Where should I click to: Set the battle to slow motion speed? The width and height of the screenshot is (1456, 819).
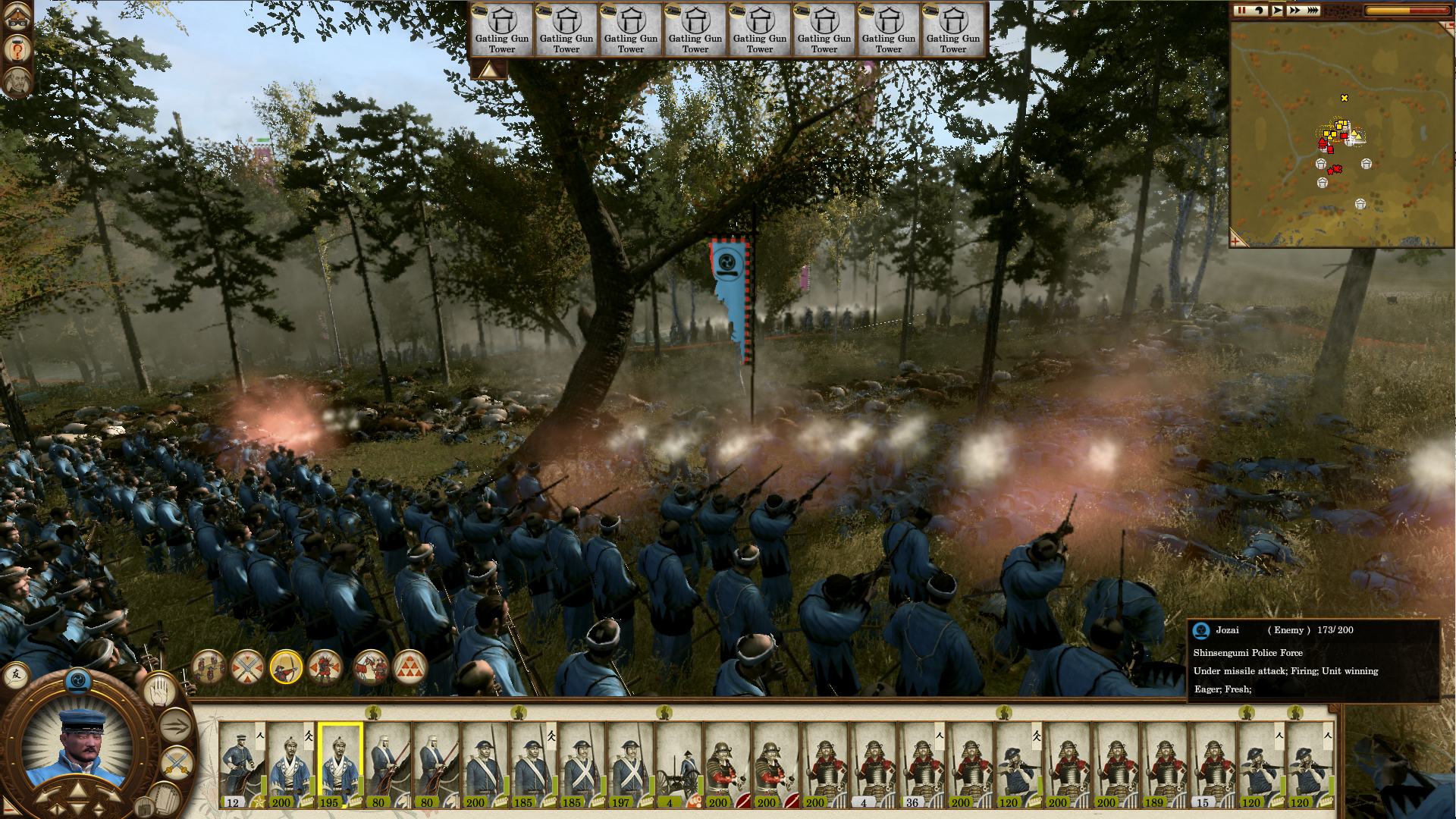(1260, 11)
